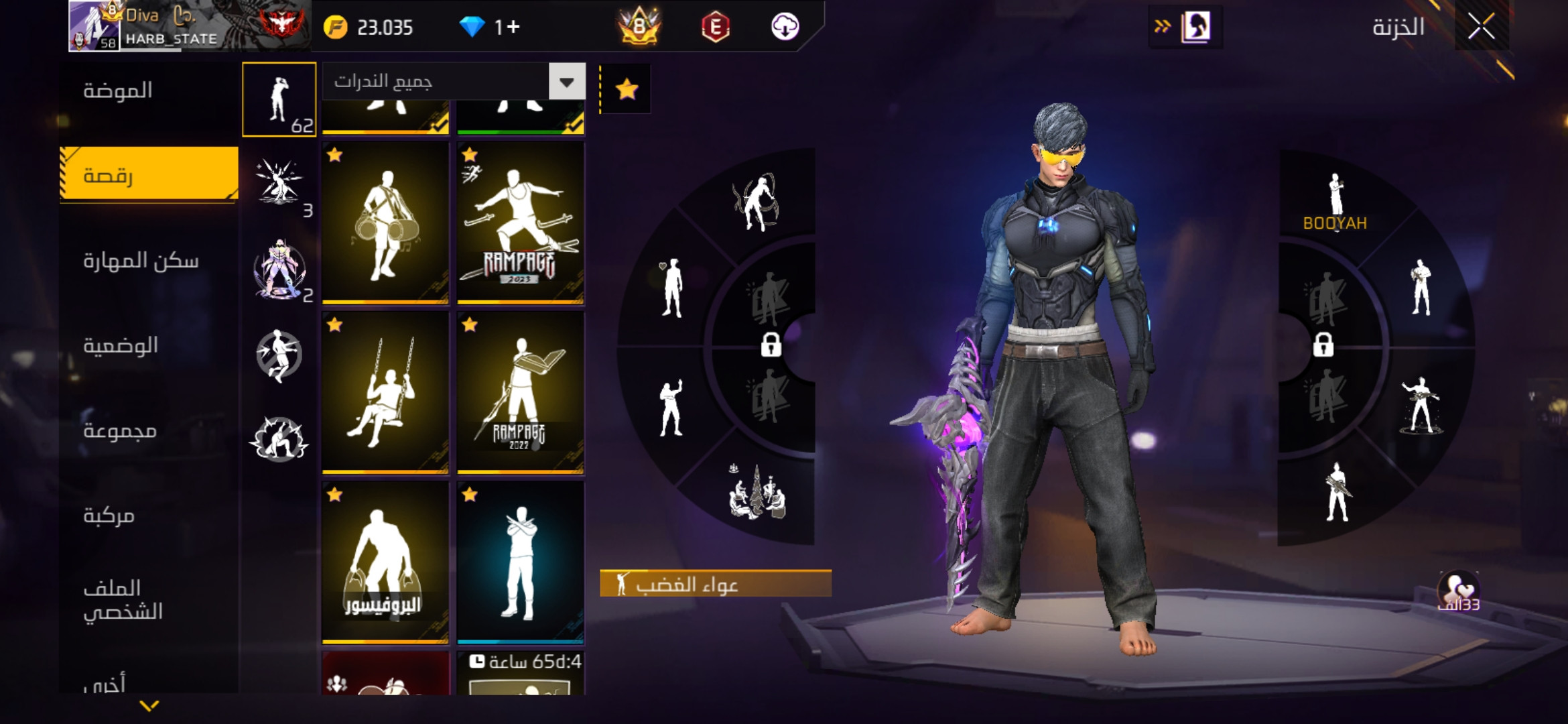The width and height of the screenshot is (1568, 724).
Task: Open the الموضة (fashion) category
Action: pos(119,90)
